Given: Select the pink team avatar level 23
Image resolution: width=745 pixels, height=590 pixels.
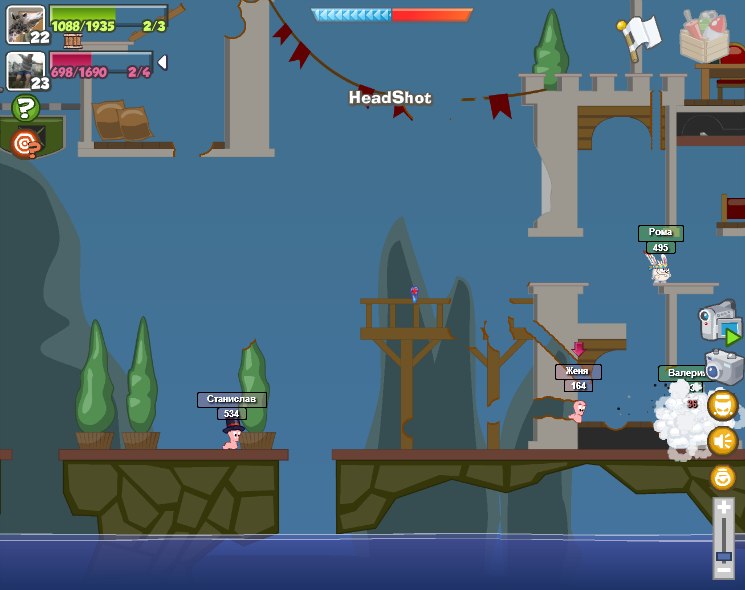Looking at the screenshot, I should tap(25, 70).
